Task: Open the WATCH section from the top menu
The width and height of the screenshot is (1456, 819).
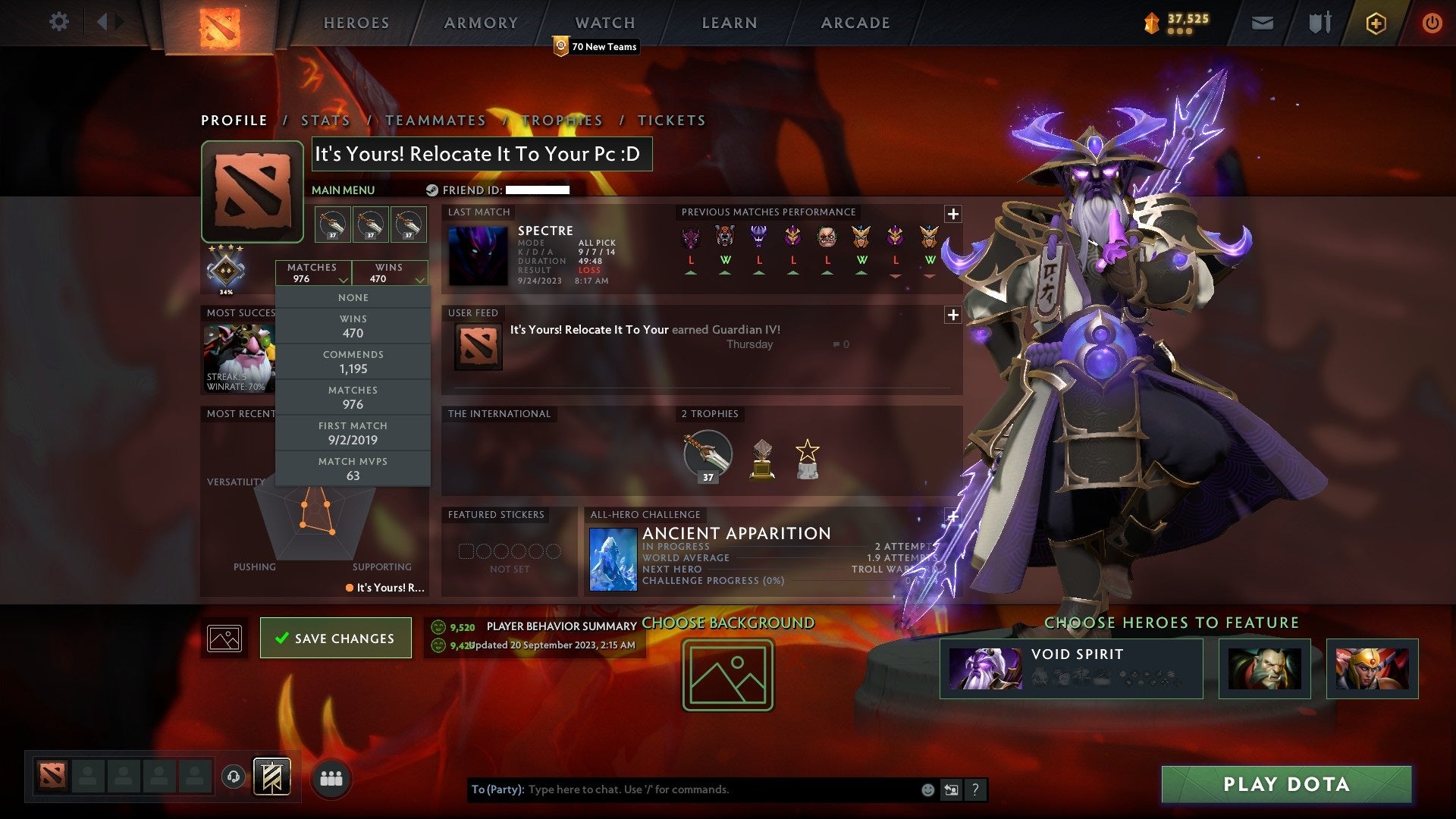Action: click(604, 23)
